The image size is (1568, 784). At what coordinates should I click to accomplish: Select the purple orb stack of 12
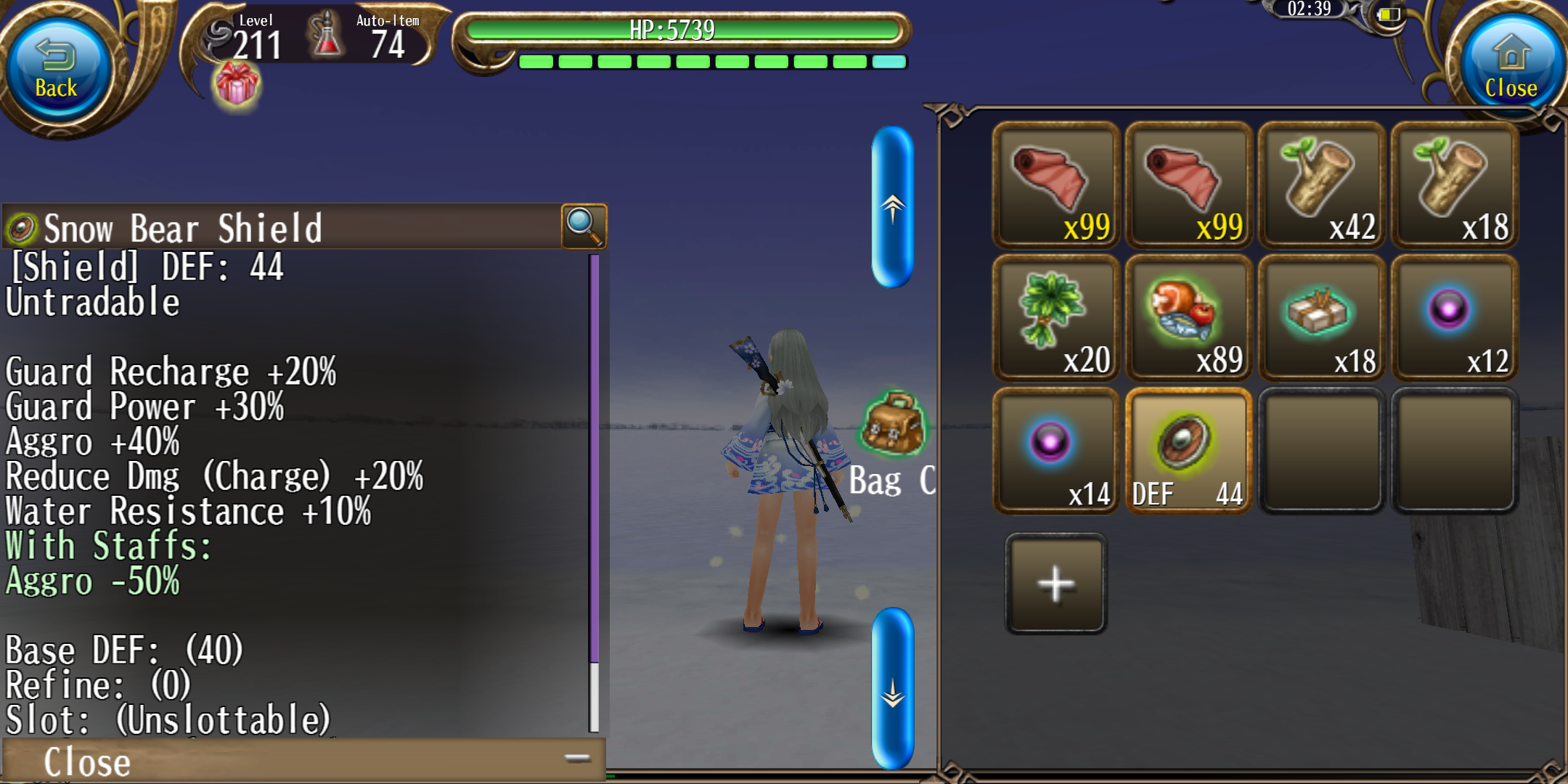pos(1454,318)
